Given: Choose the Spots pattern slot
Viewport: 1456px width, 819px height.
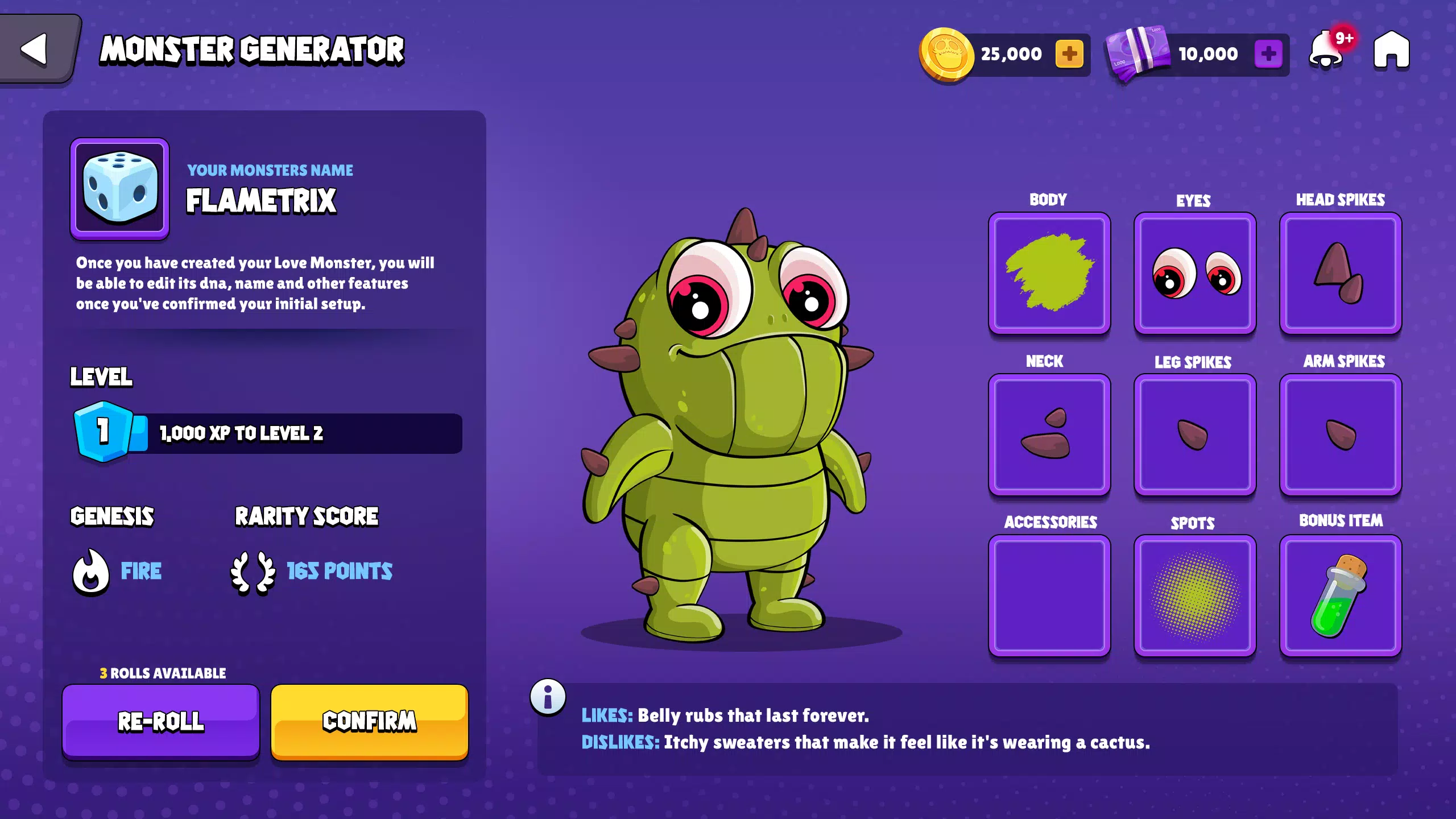Looking at the screenshot, I should point(1195,595).
